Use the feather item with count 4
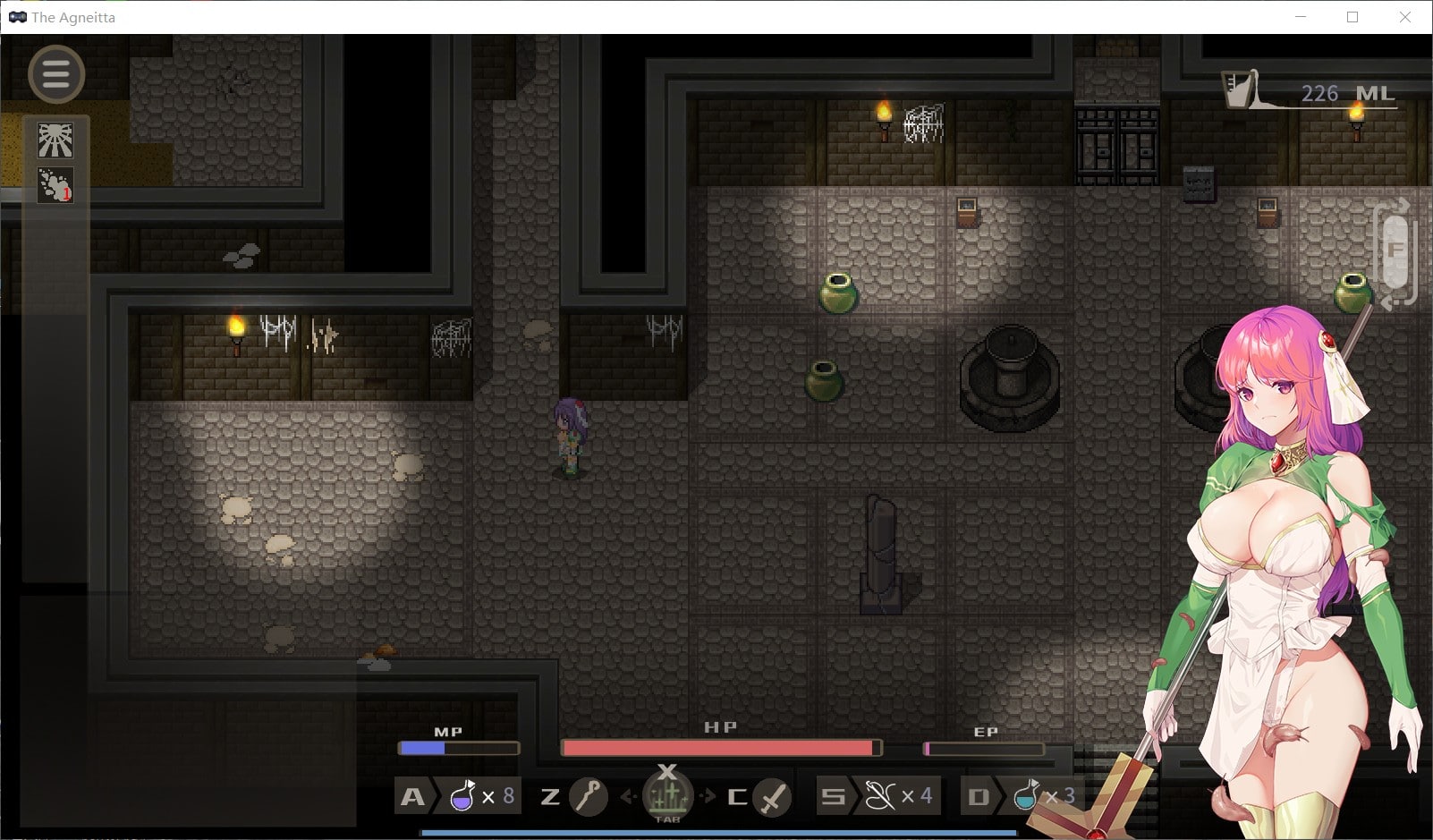The height and width of the screenshot is (840, 1433). click(879, 795)
